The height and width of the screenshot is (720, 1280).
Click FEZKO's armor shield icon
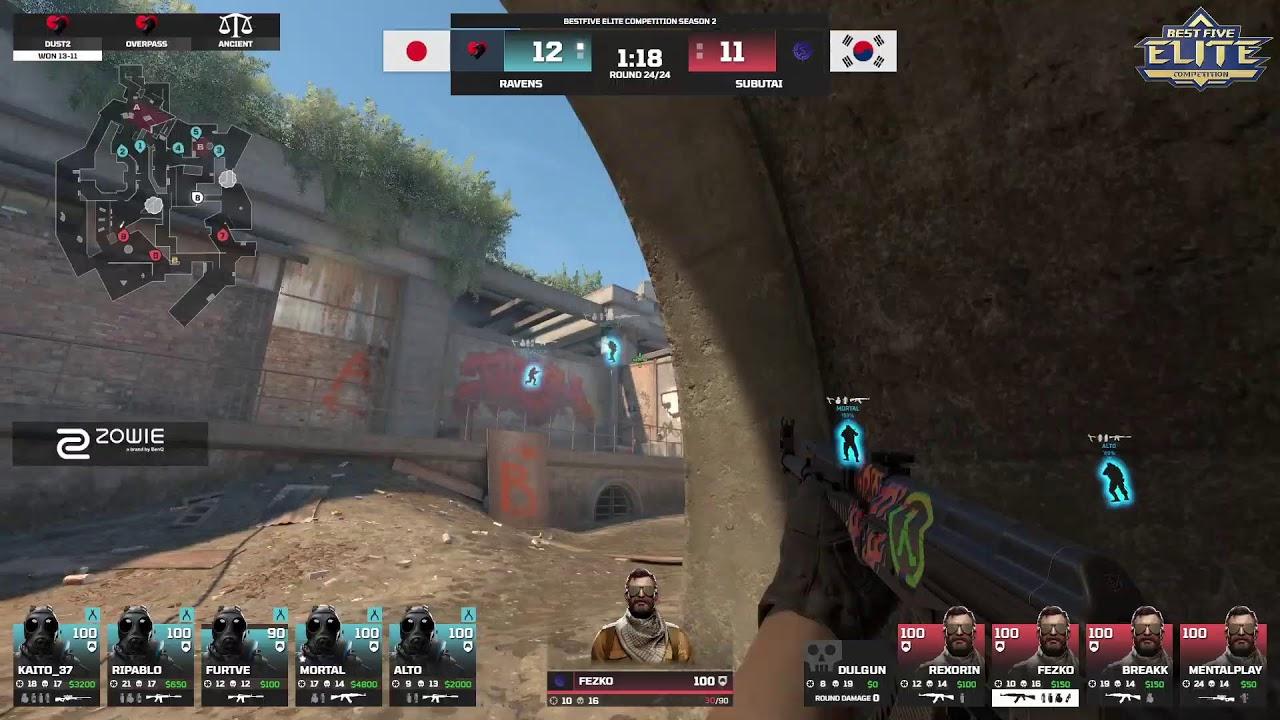pos(722,682)
